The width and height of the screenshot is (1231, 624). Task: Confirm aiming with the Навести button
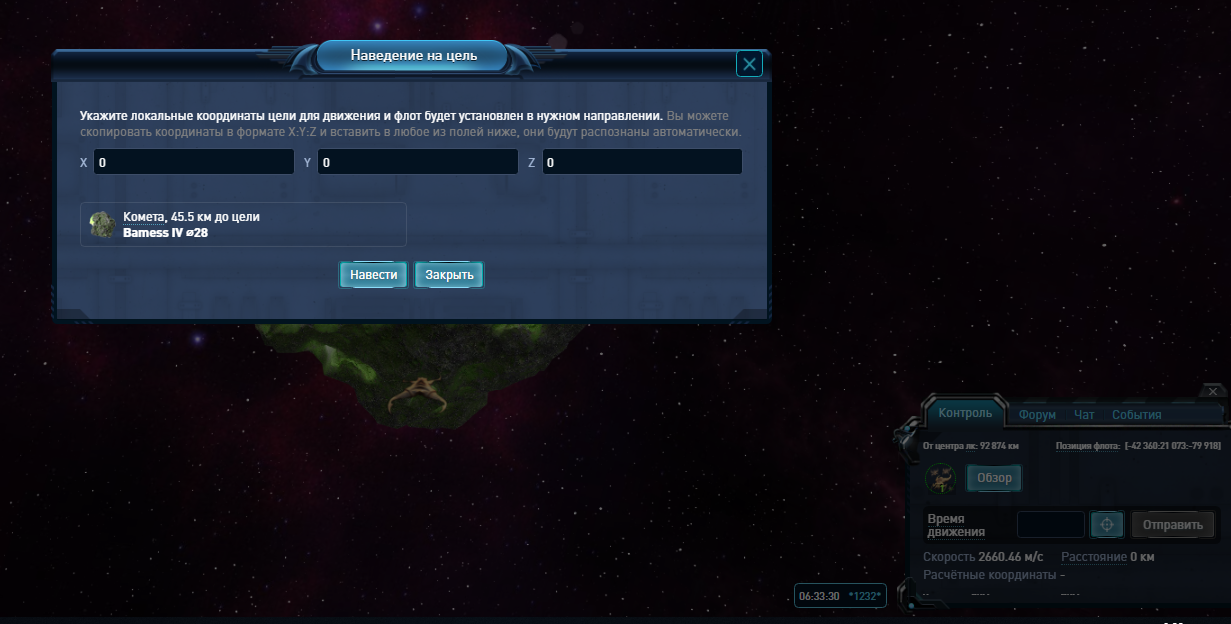click(x=374, y=275)
